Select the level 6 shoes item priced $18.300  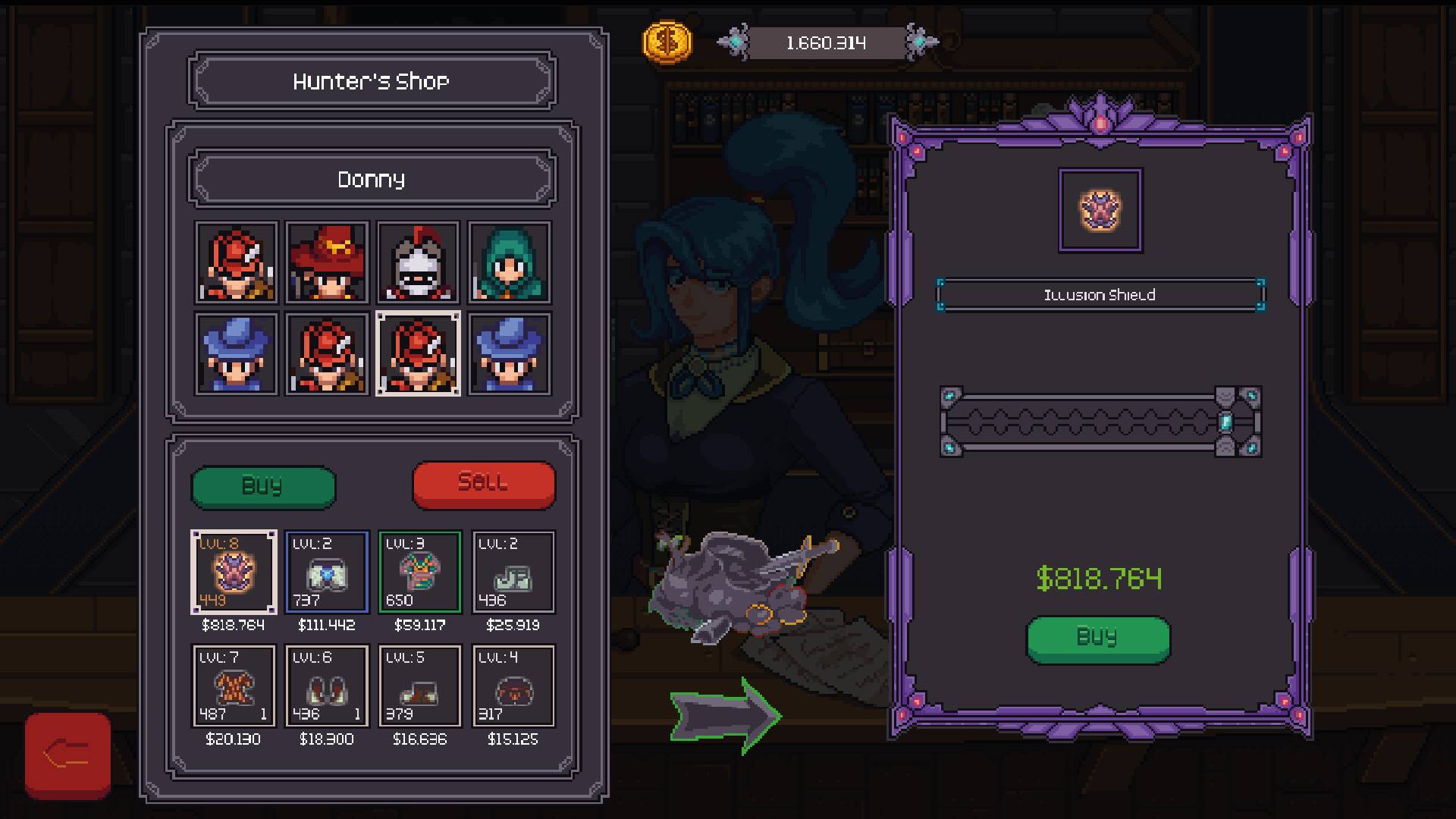coord(326,686)
